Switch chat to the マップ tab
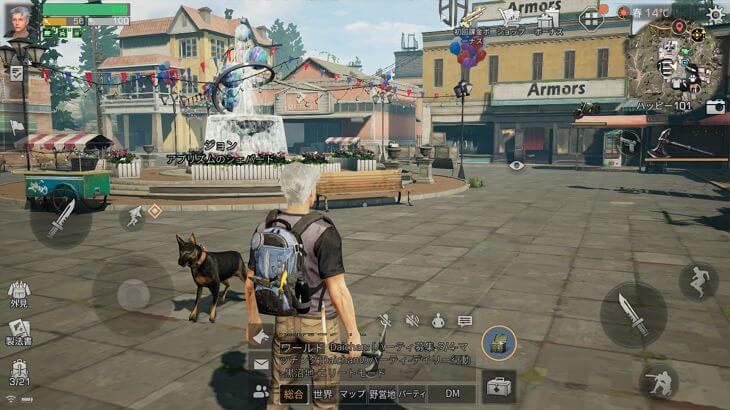 tap(352, 394)
